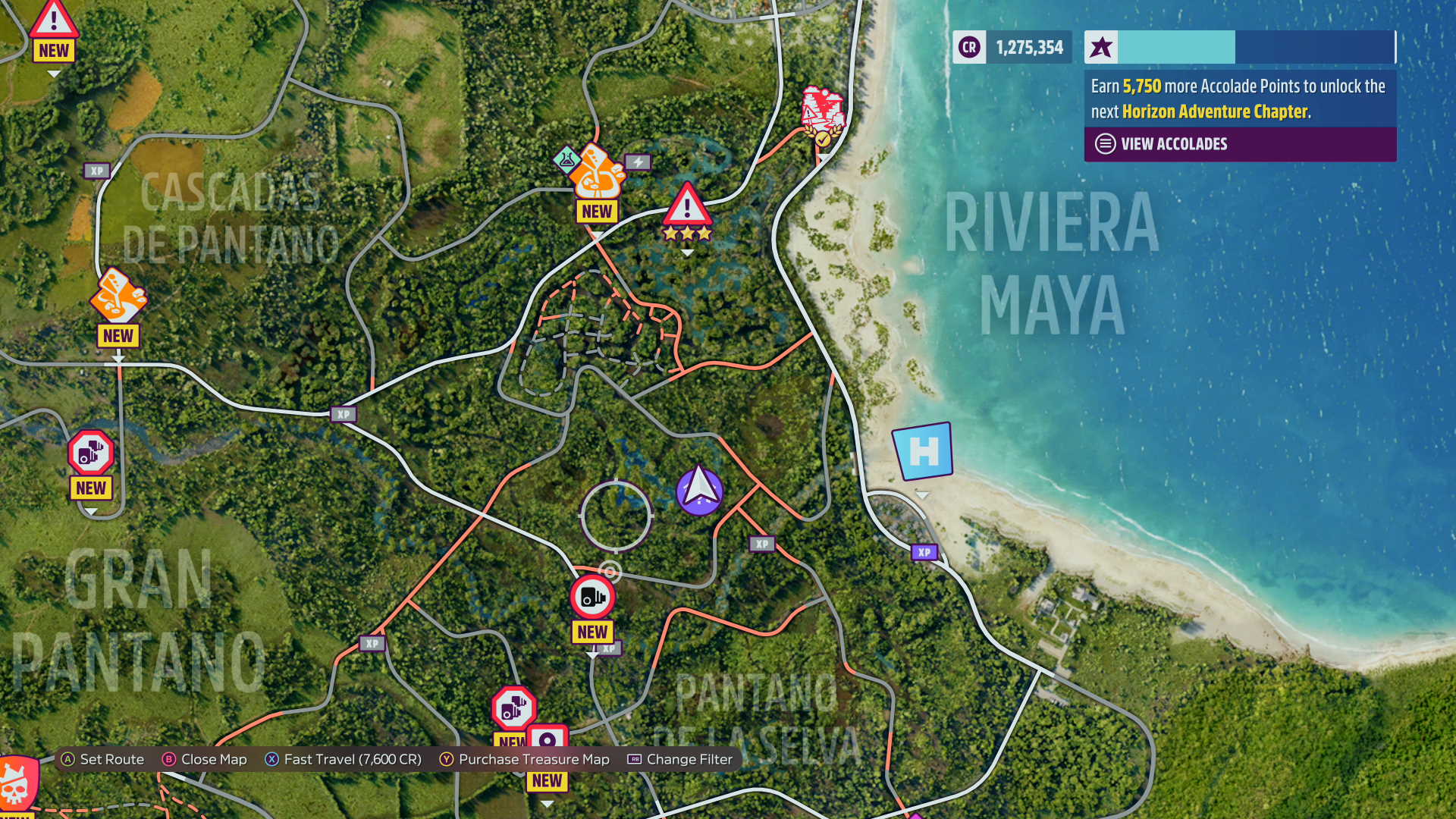The width and height of the screenshot is (1456, 819).
Task: Select the blue player house marker
Action: pos(922,452)
